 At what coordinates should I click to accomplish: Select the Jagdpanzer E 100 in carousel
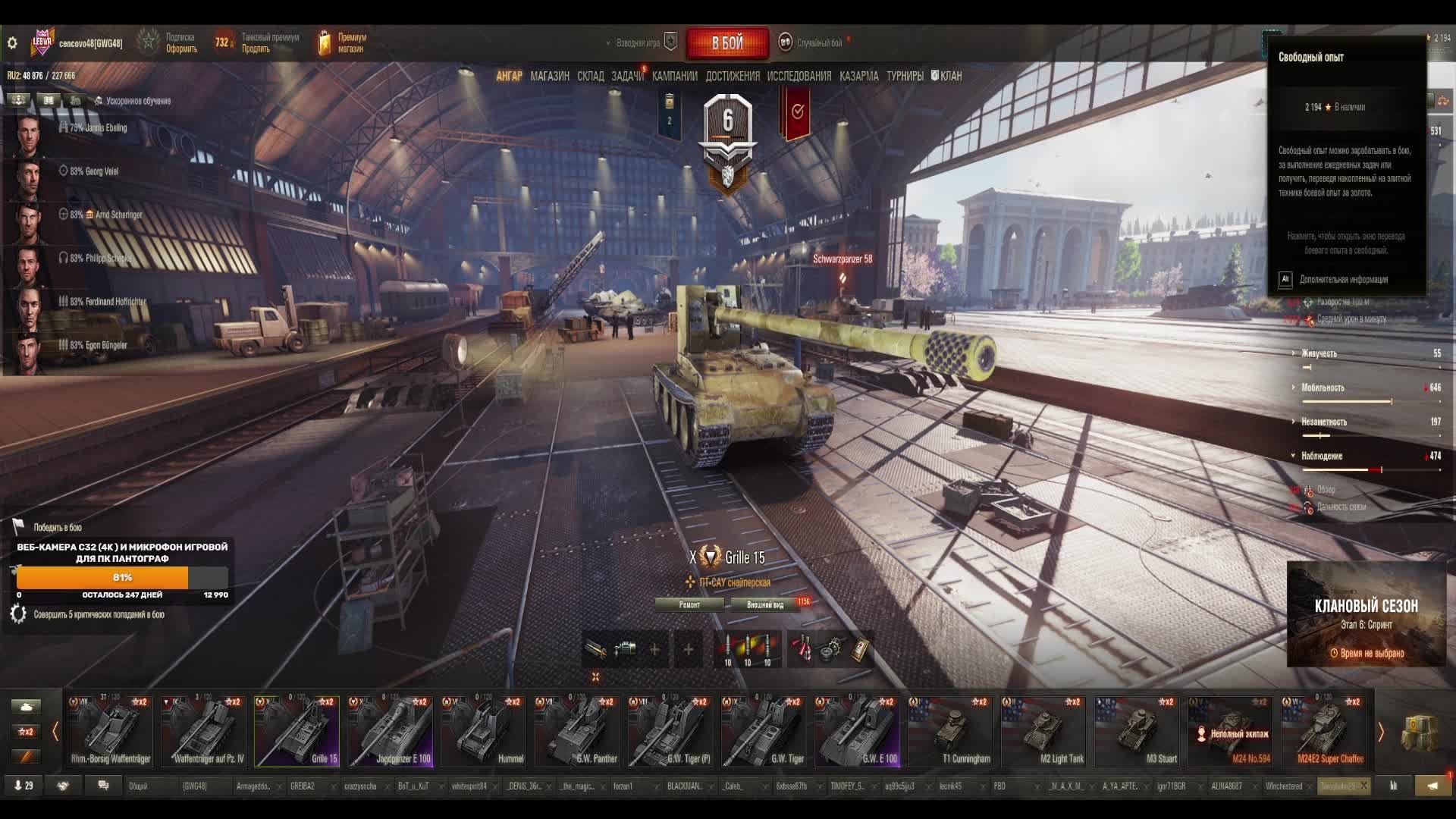click(391, 731)
